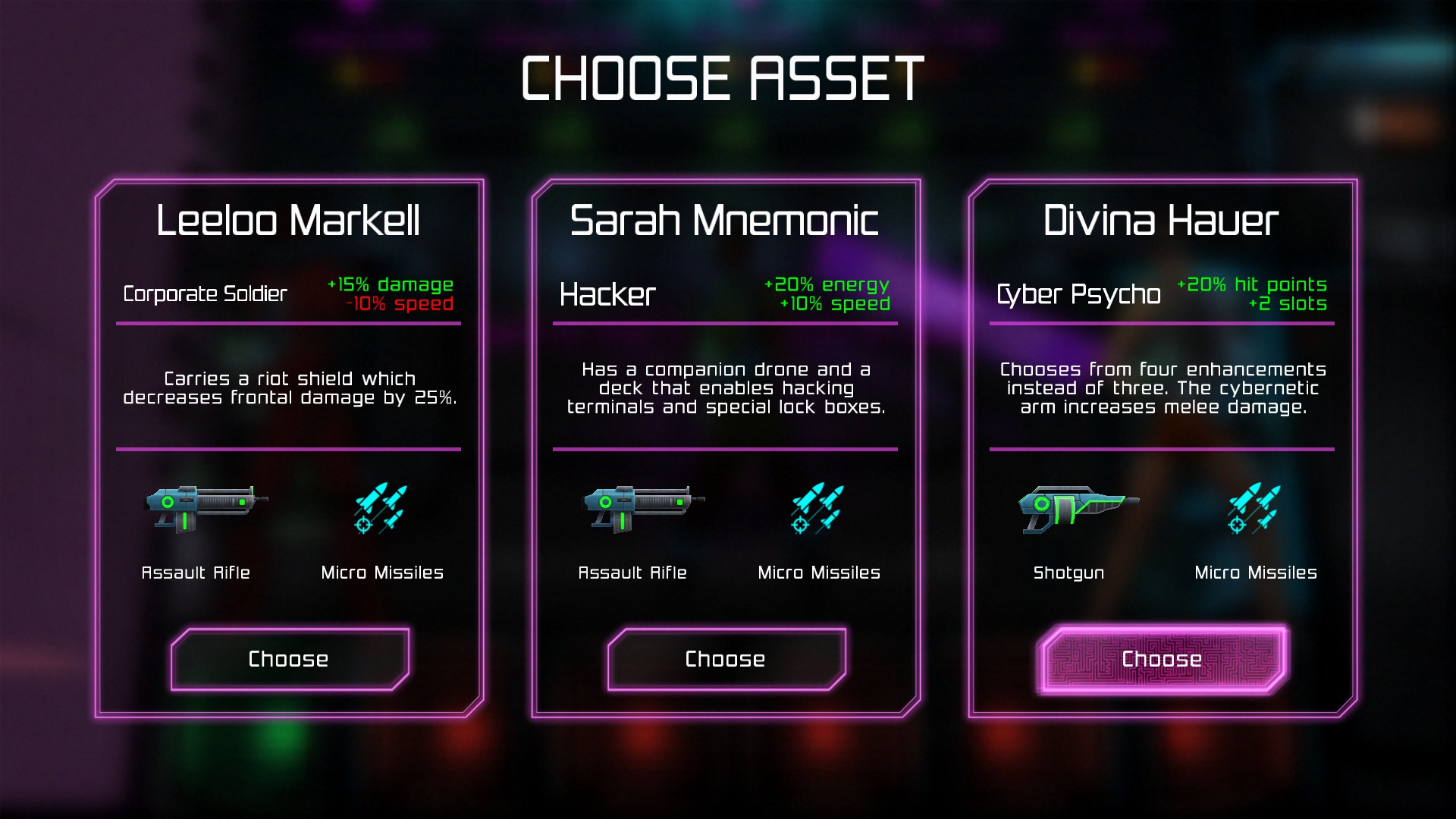Image resolution: width=1456 pixels, height=819 pixels.
Task: Select Divina Hauer's Micro Missiles icon
Action: [x=1255, y=507]
